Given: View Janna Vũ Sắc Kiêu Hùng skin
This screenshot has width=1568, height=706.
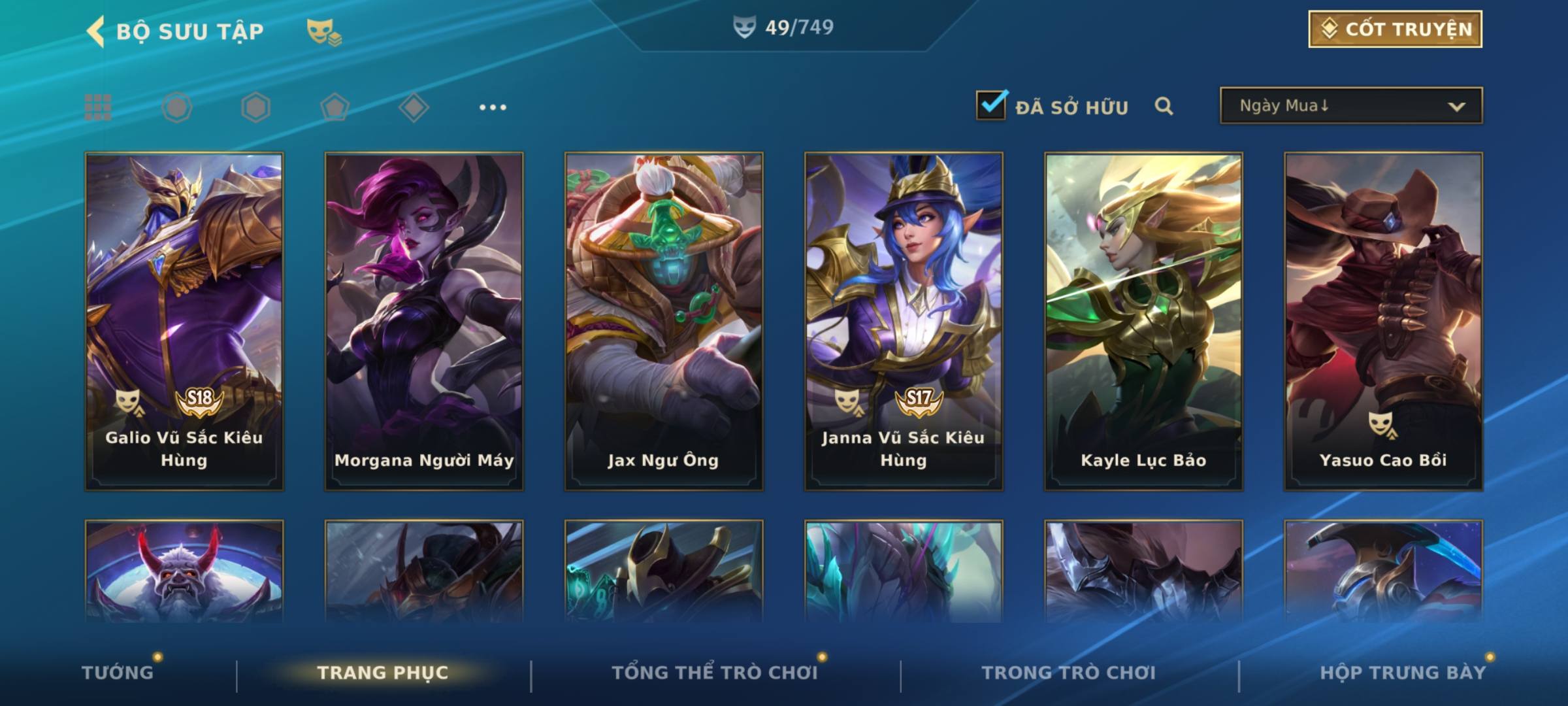Looking at the screenshot, I should (x=904, y=320).
